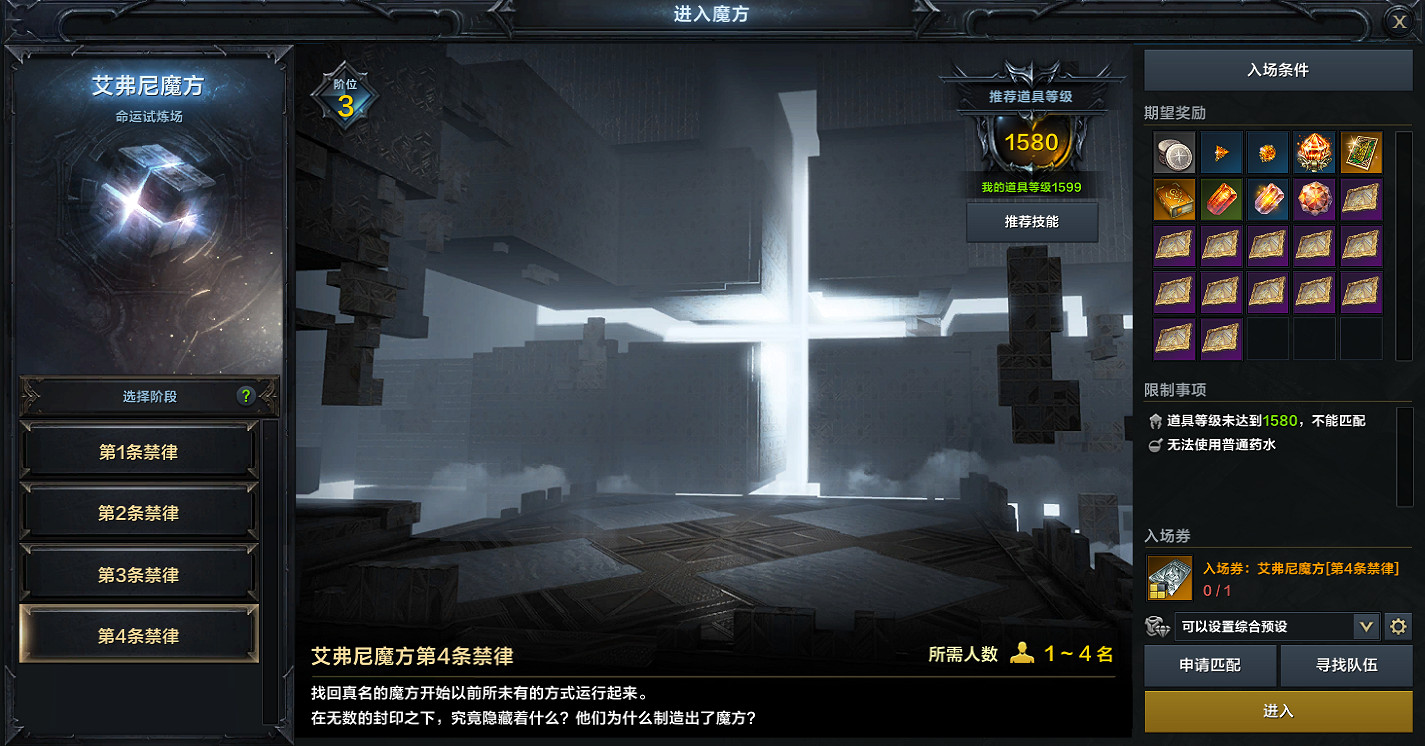The height and width of the screenshot is (746, 1425).
Task: Select the green card reward item
Action: (x=1361, y=152)
